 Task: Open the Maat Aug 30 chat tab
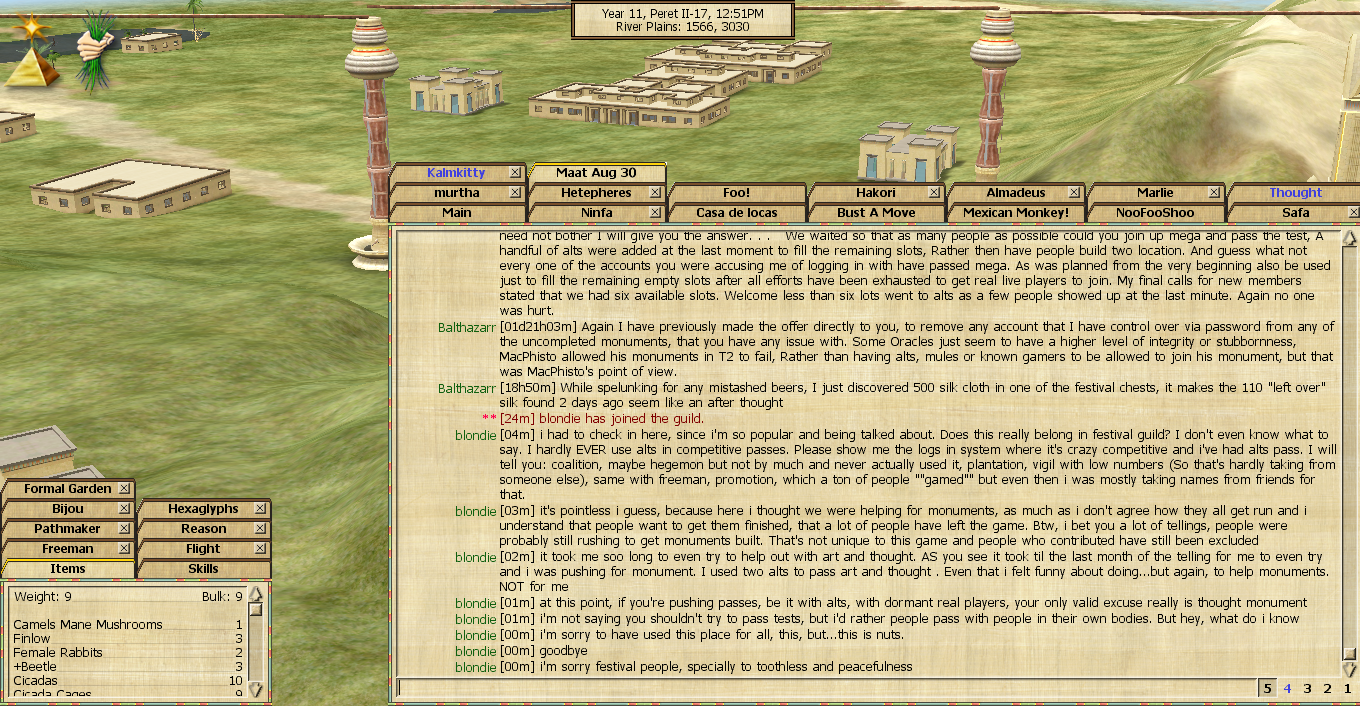pyautogui.click(x=597, y=173)
